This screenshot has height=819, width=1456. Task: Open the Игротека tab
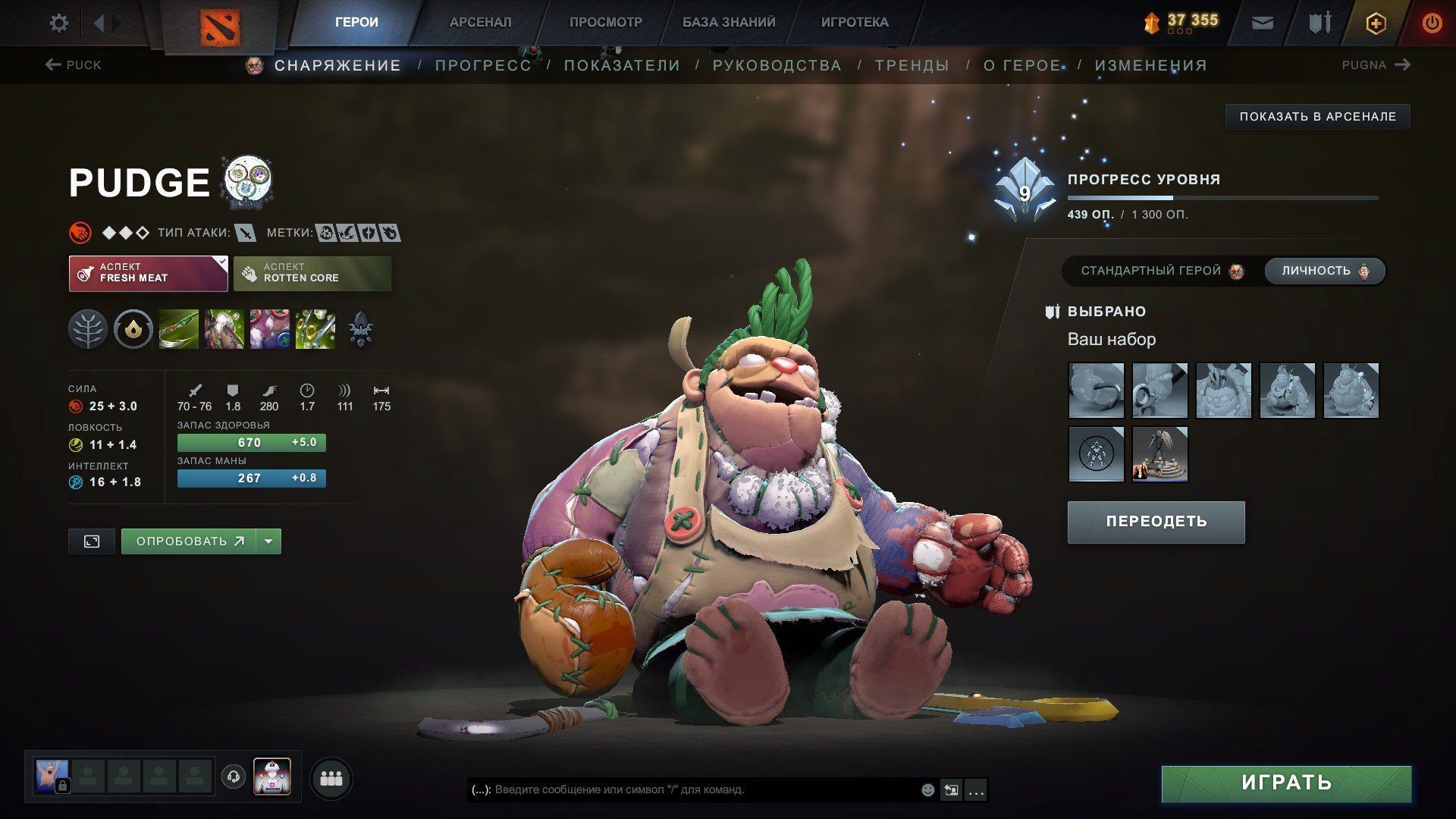tap(854, 23)
